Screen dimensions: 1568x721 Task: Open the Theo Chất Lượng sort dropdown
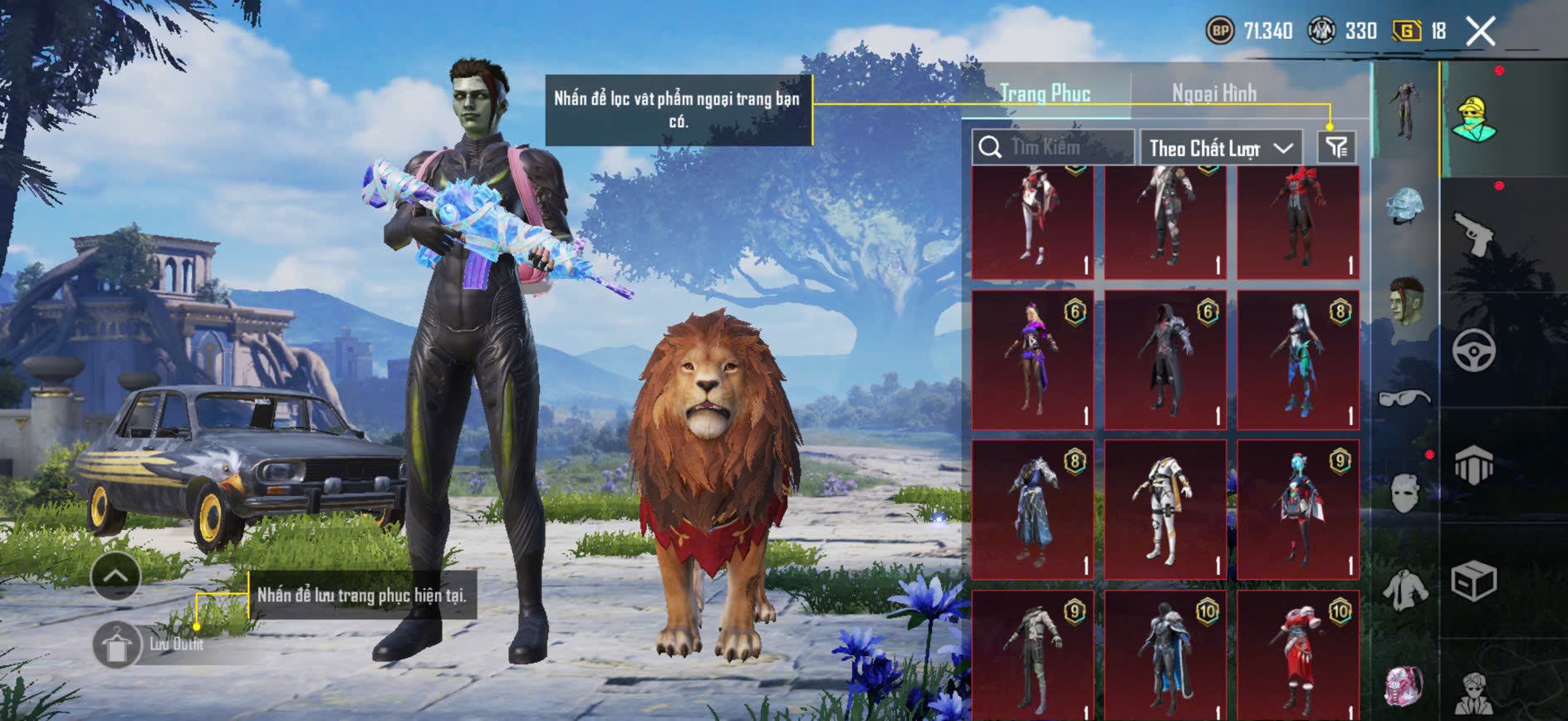click(1220, 149)
